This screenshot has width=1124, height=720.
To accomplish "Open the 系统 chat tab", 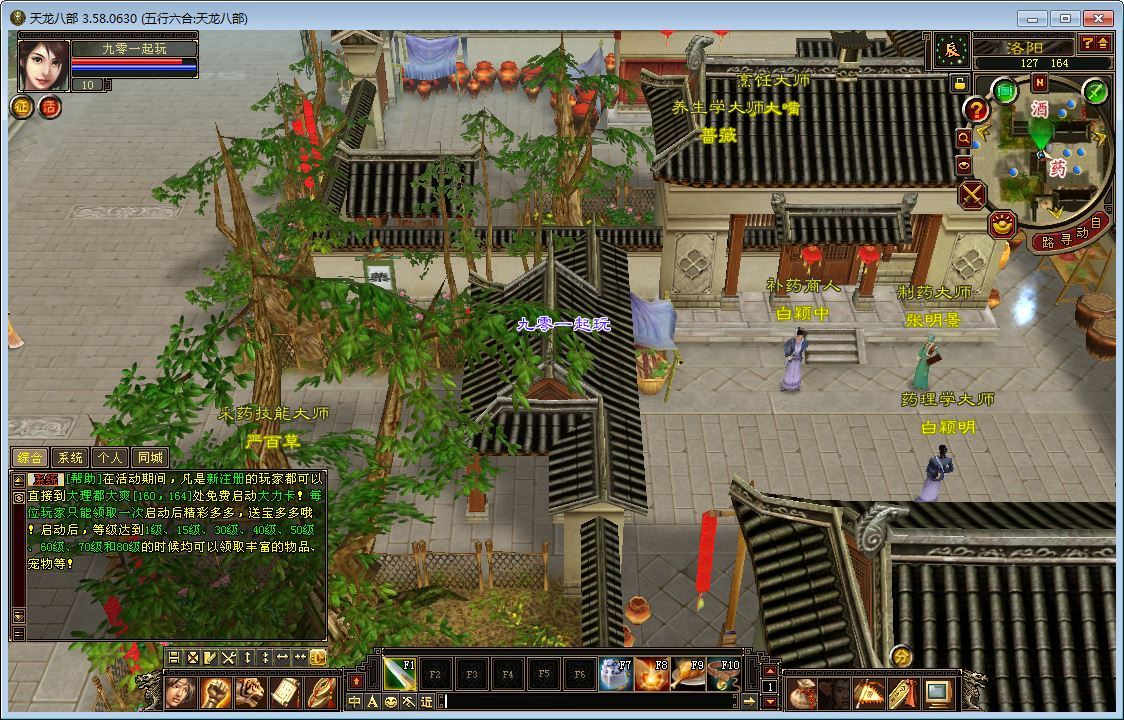I will tap(70, 458).
